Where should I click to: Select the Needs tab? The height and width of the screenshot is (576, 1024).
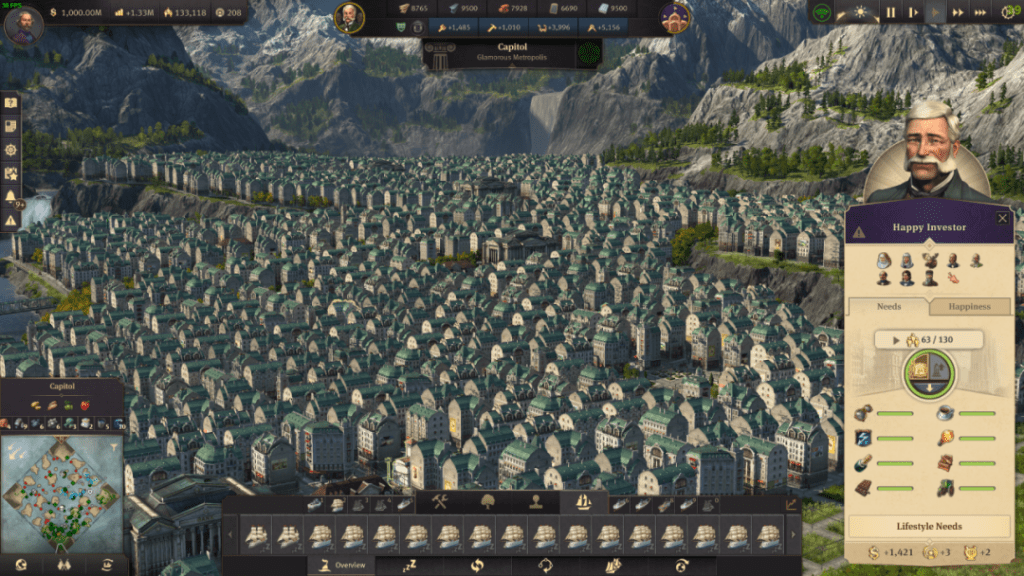click(x=888, y=306)
